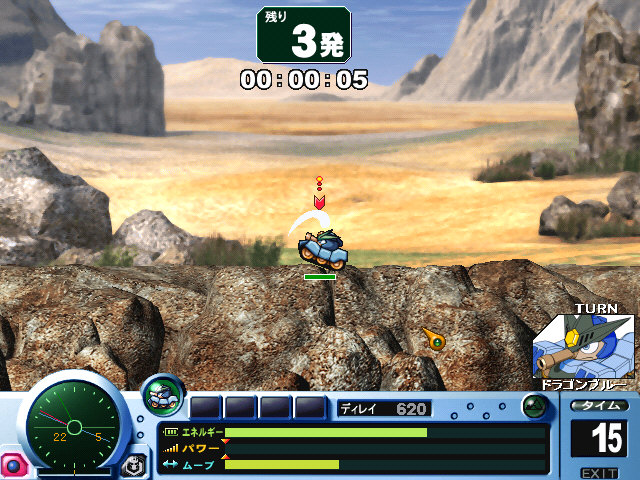This screenshot has width=640, height=480.
Task: Click the pink camera button beside the gauge
Action: pyautogui.click(x=13, y=465)
